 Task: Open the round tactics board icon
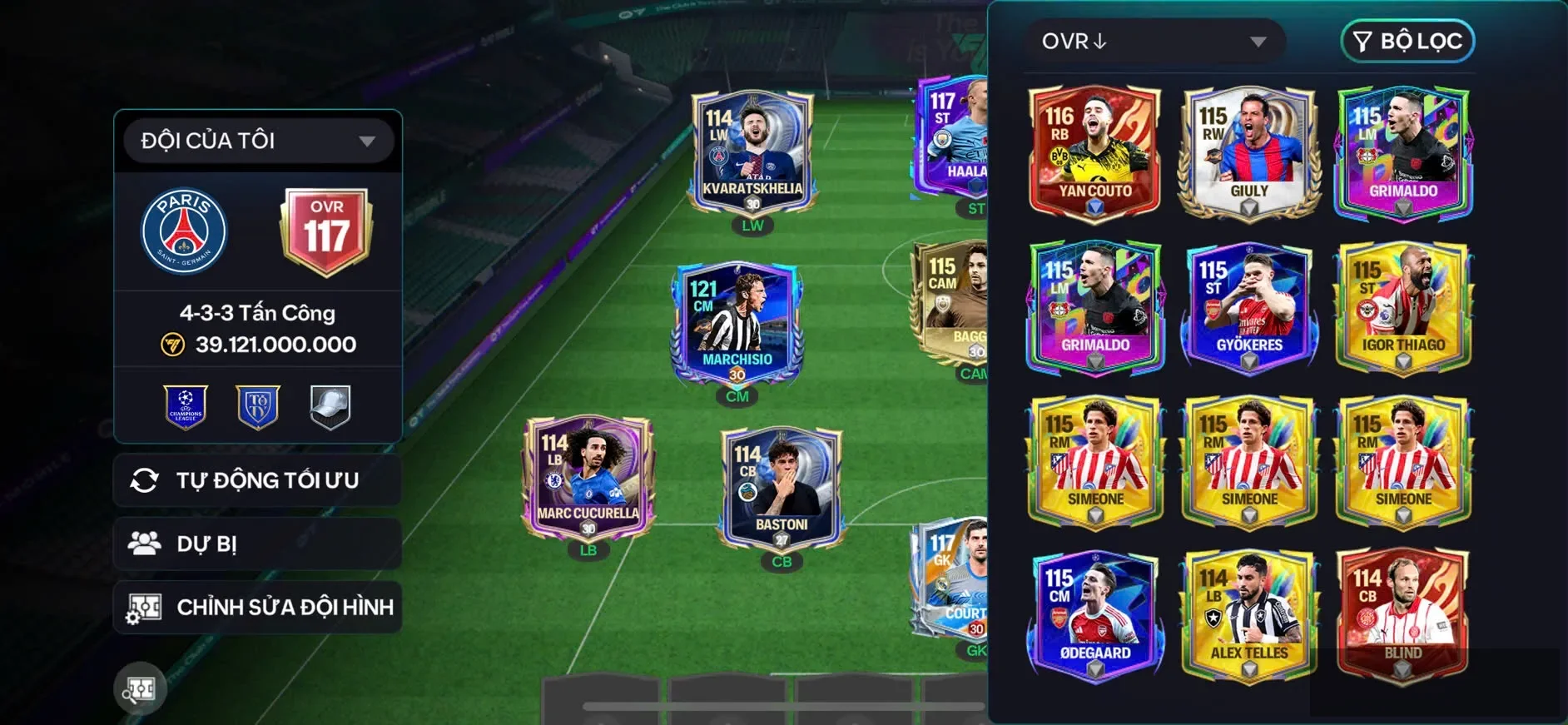click(x=140, y=689)
